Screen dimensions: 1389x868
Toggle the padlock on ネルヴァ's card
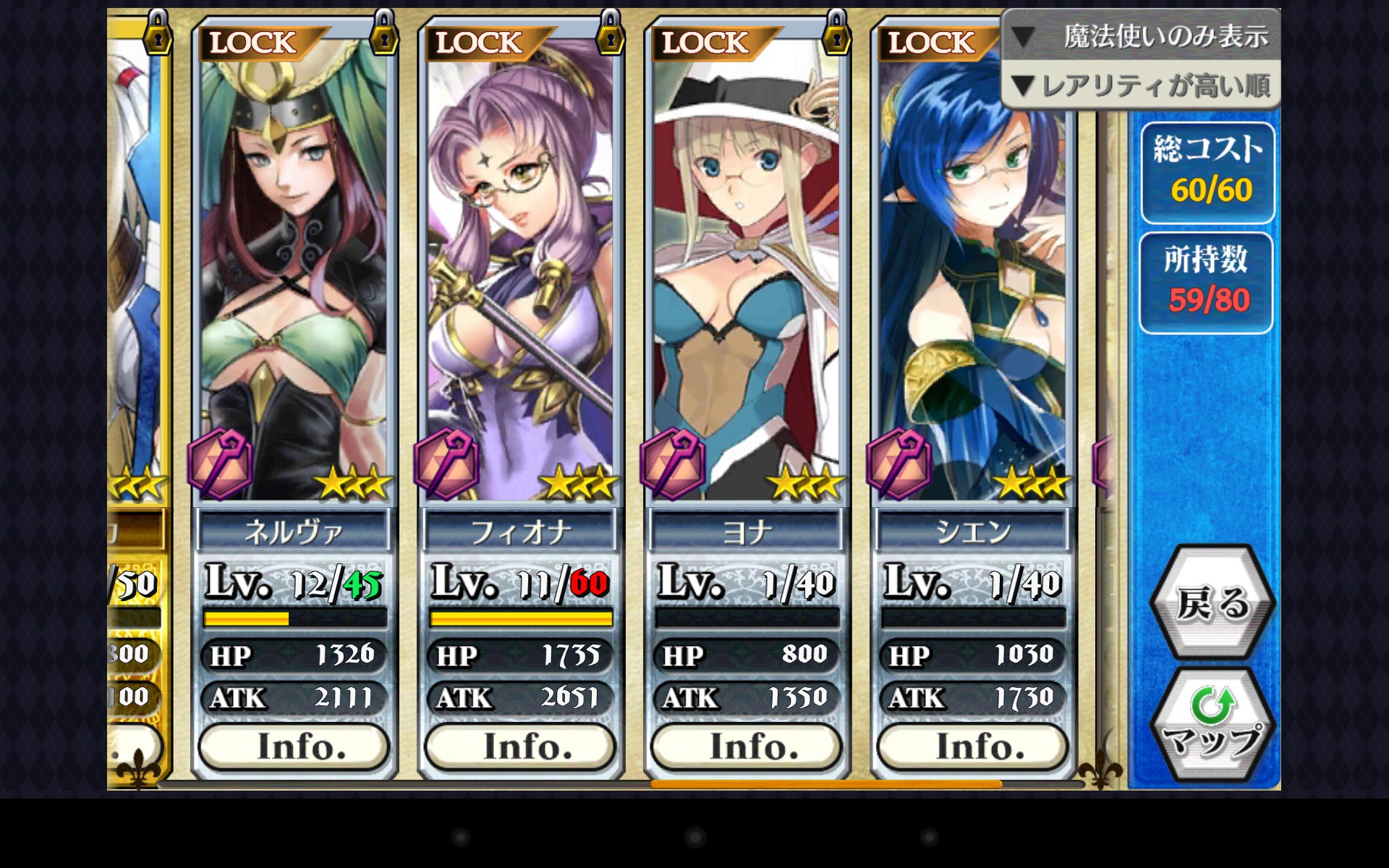click(384, 33)
